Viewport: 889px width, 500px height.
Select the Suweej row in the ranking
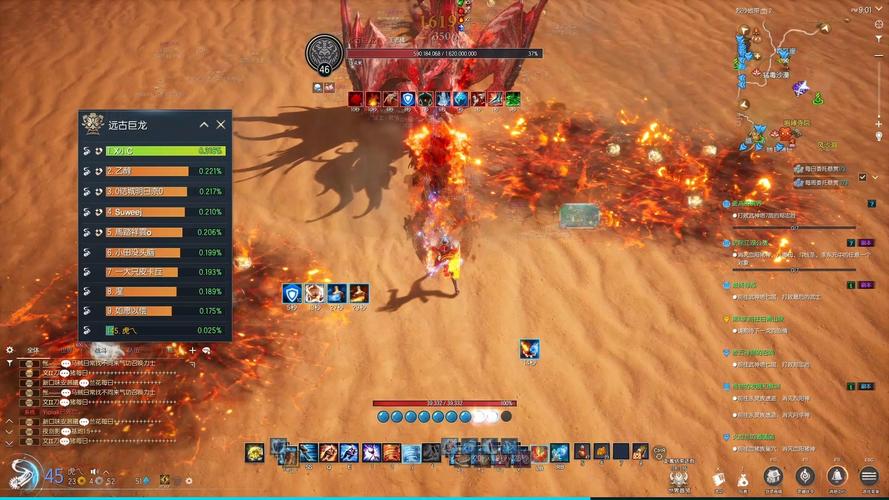click(145, 212)
